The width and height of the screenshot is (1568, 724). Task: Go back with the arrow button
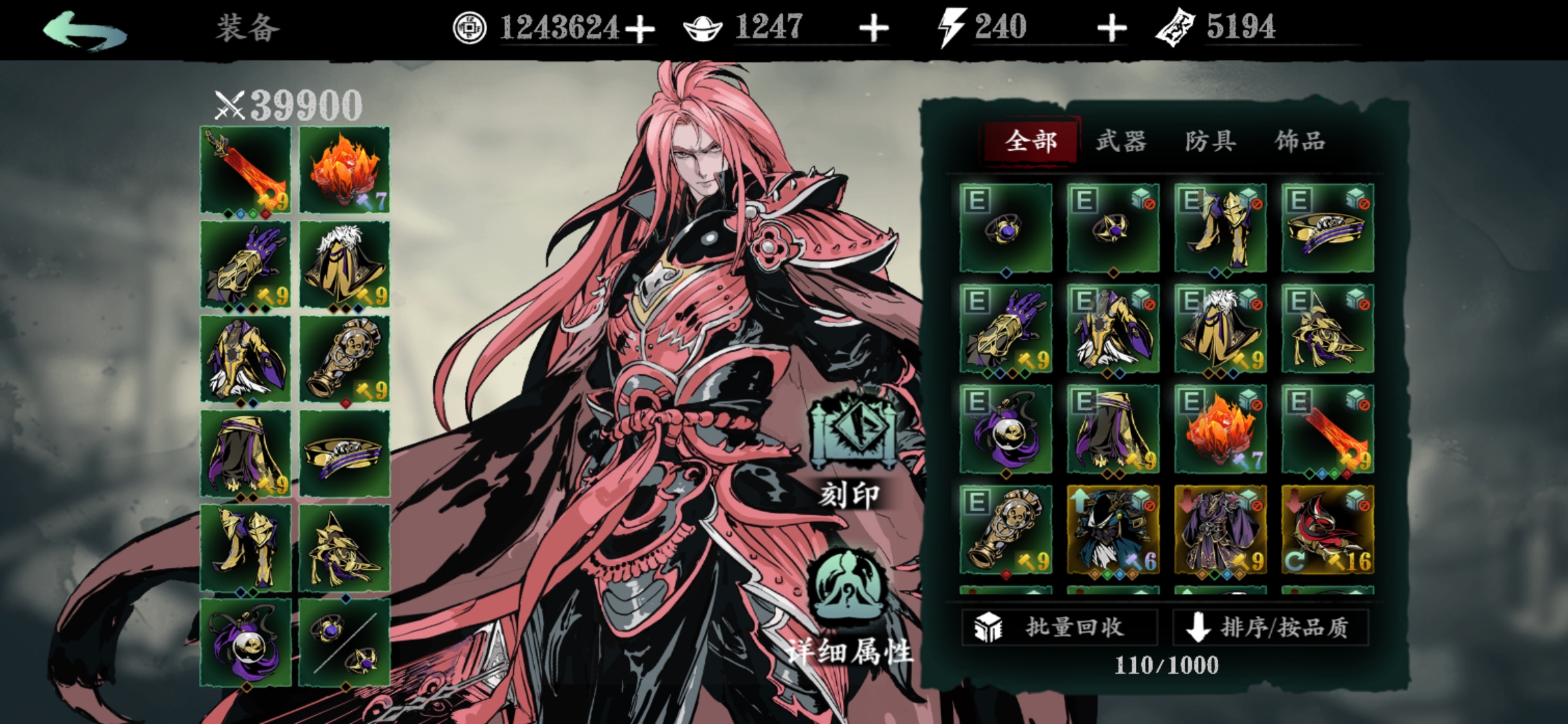pyautogui.click(x=85, y=30)
